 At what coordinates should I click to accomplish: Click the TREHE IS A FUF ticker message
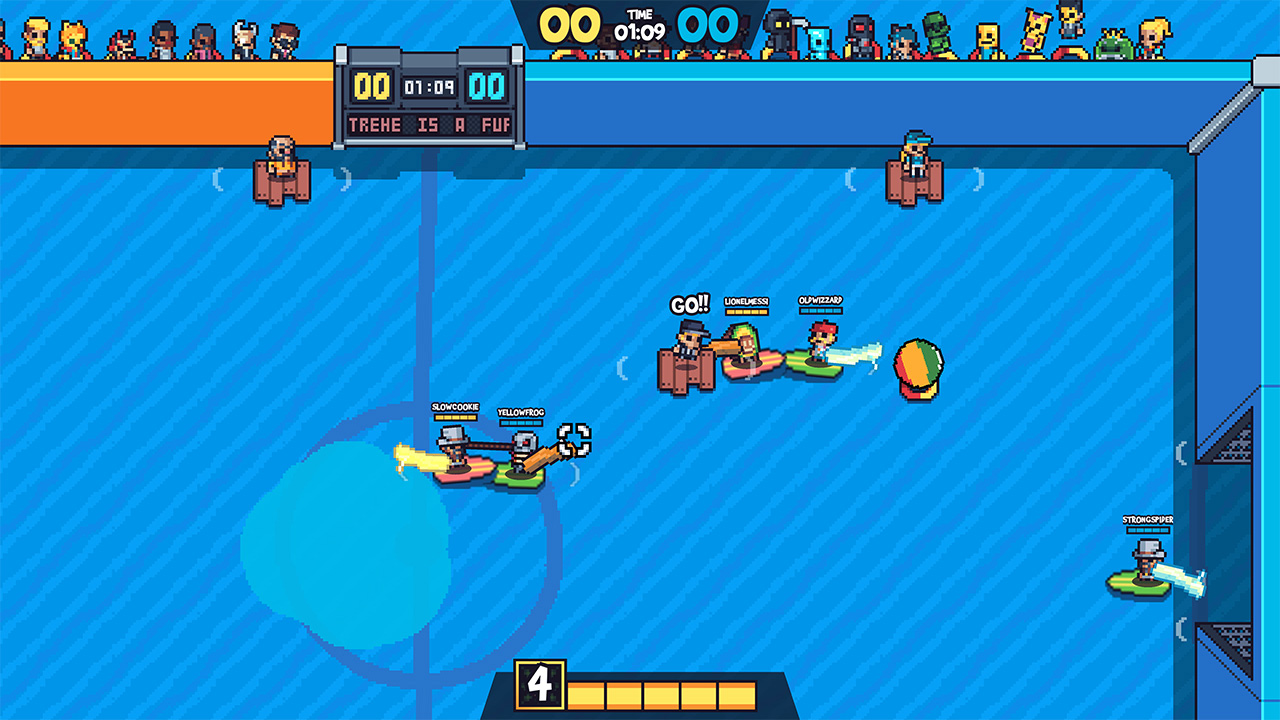(430, 125)
